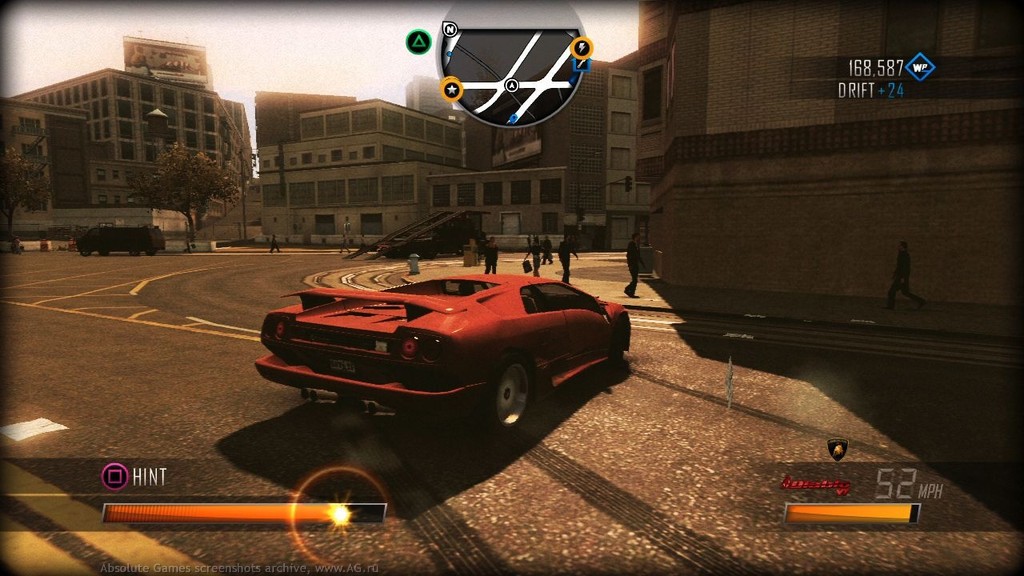Screen dimensions: 1024x576
Task: Click the blue garage marker on the minimap
Action: pos(581,66)
